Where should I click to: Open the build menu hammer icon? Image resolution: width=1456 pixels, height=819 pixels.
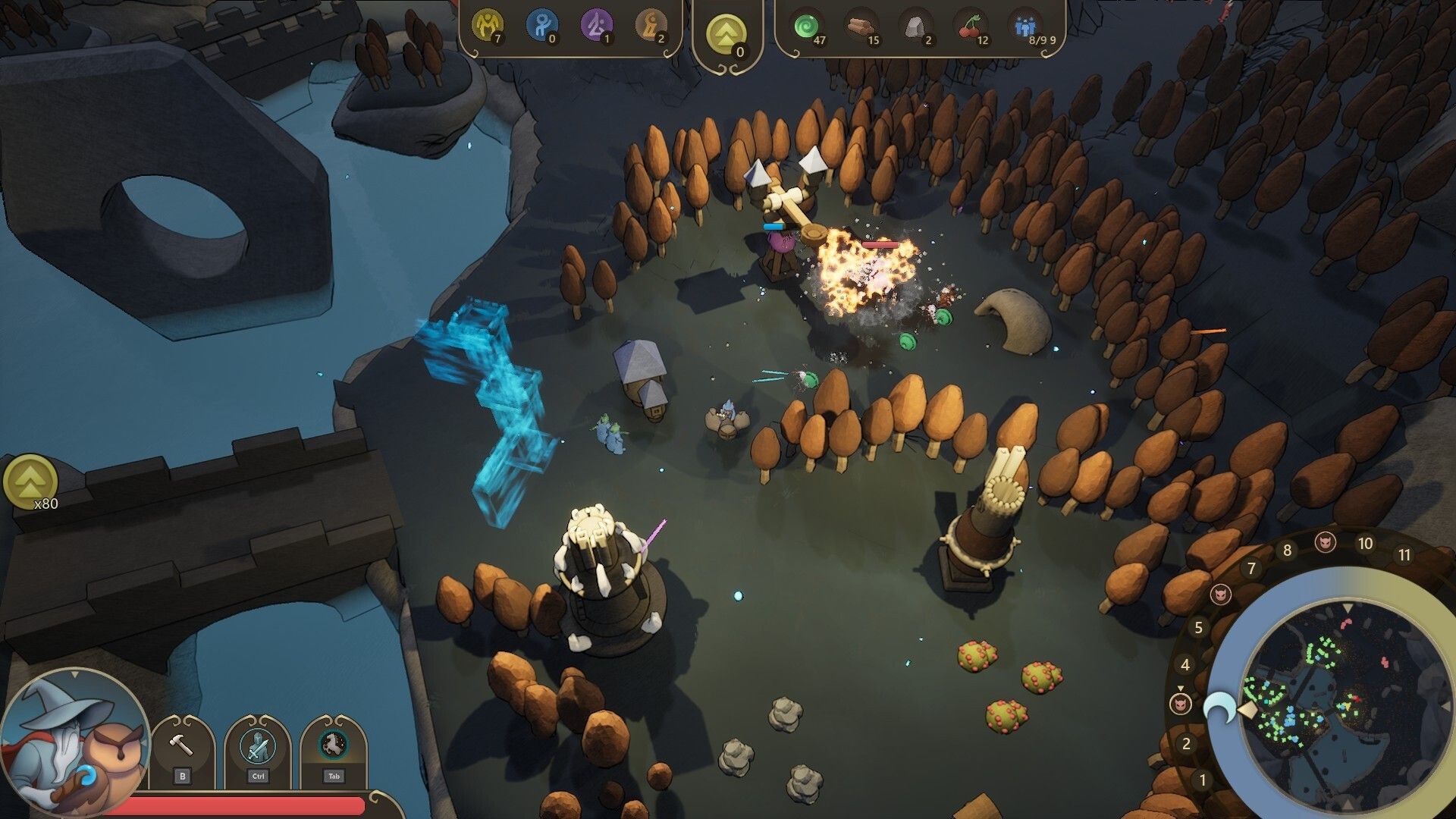[x=182, y=745]
